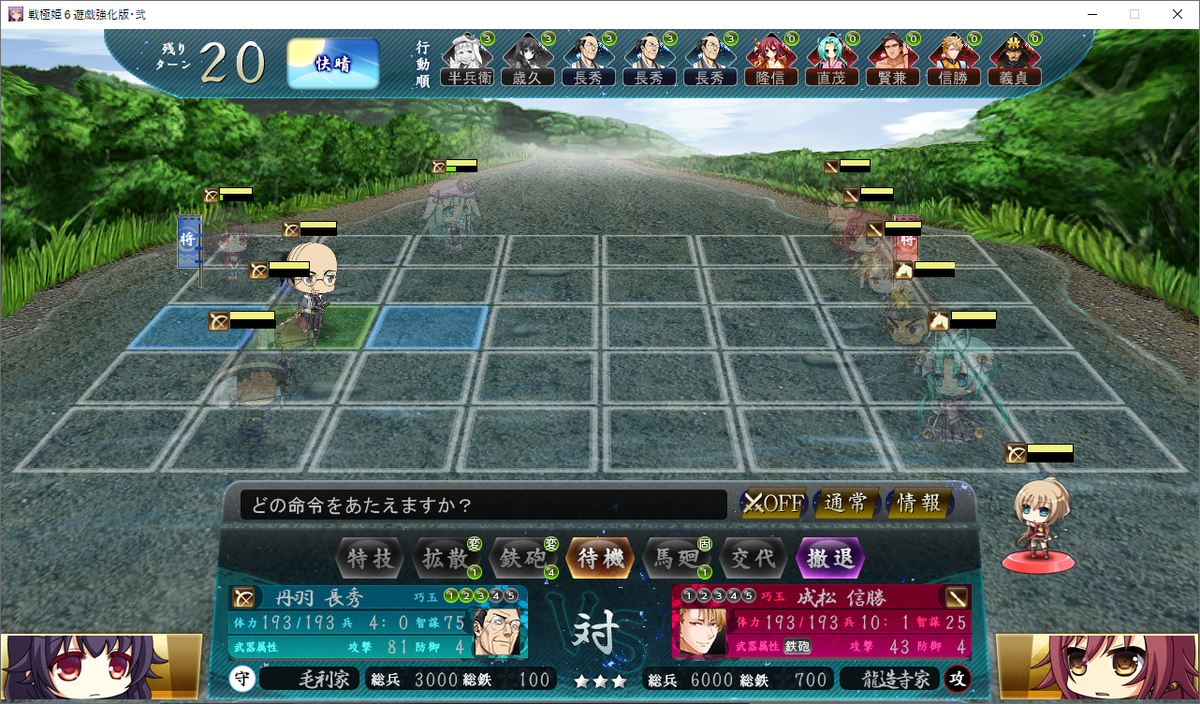Toggle the crossed-swords OFF button
Image resolution: width=1200 pixels, height=704 pixels.
tap(773, 503)
